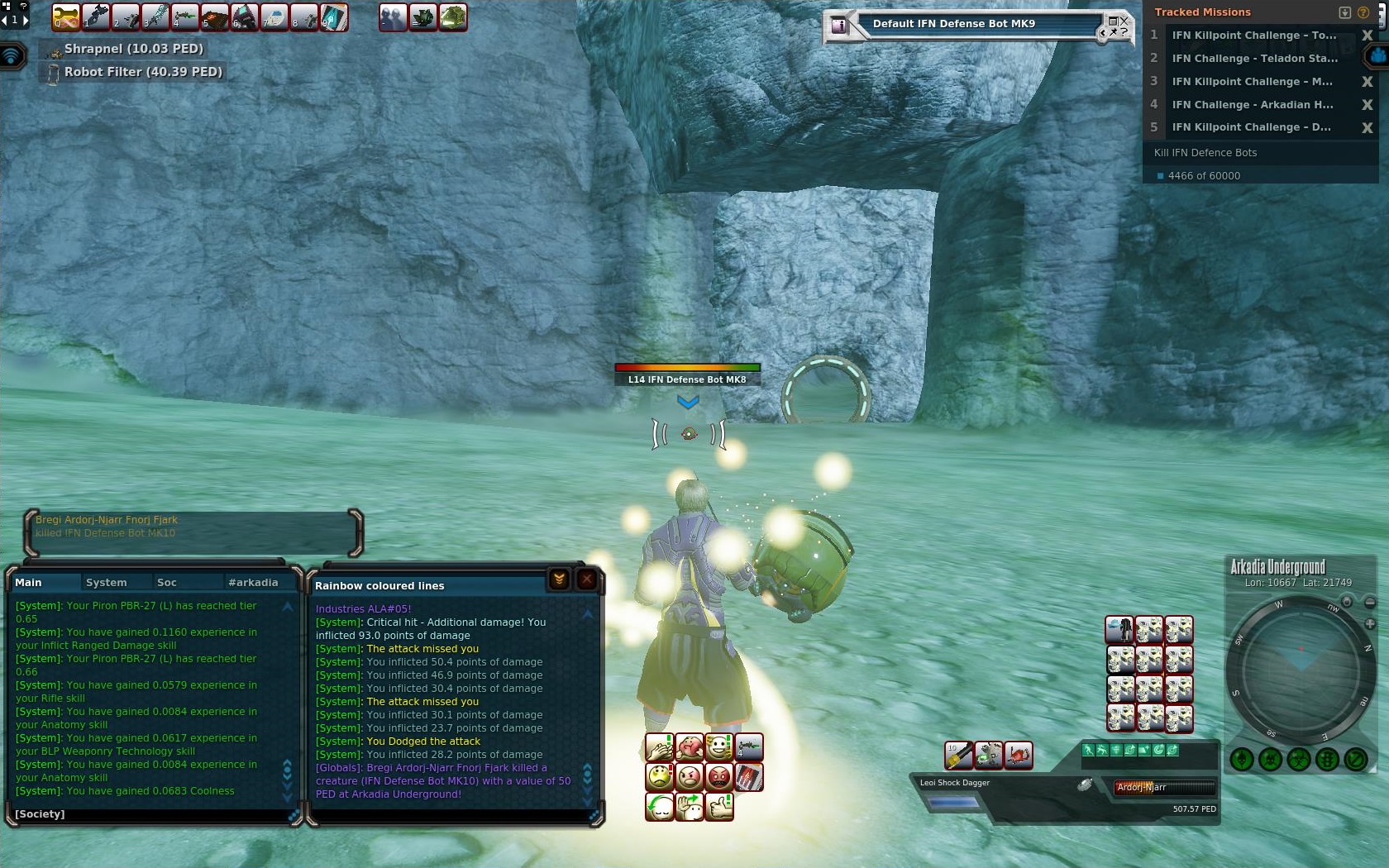
Task: Select the IFN Challenge - Teladon mission row
Action: pyautogui.click(x=1253, y=58)
